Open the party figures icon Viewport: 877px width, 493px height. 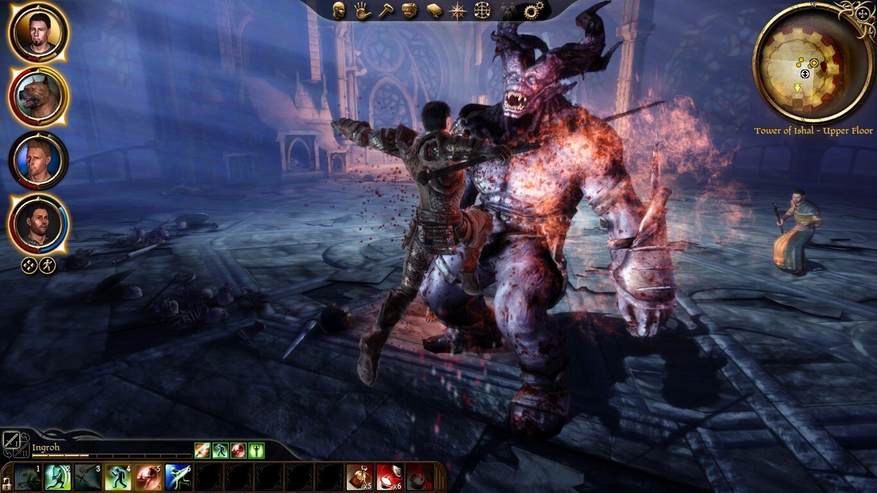pyautogui.click(x=505, y=11)
